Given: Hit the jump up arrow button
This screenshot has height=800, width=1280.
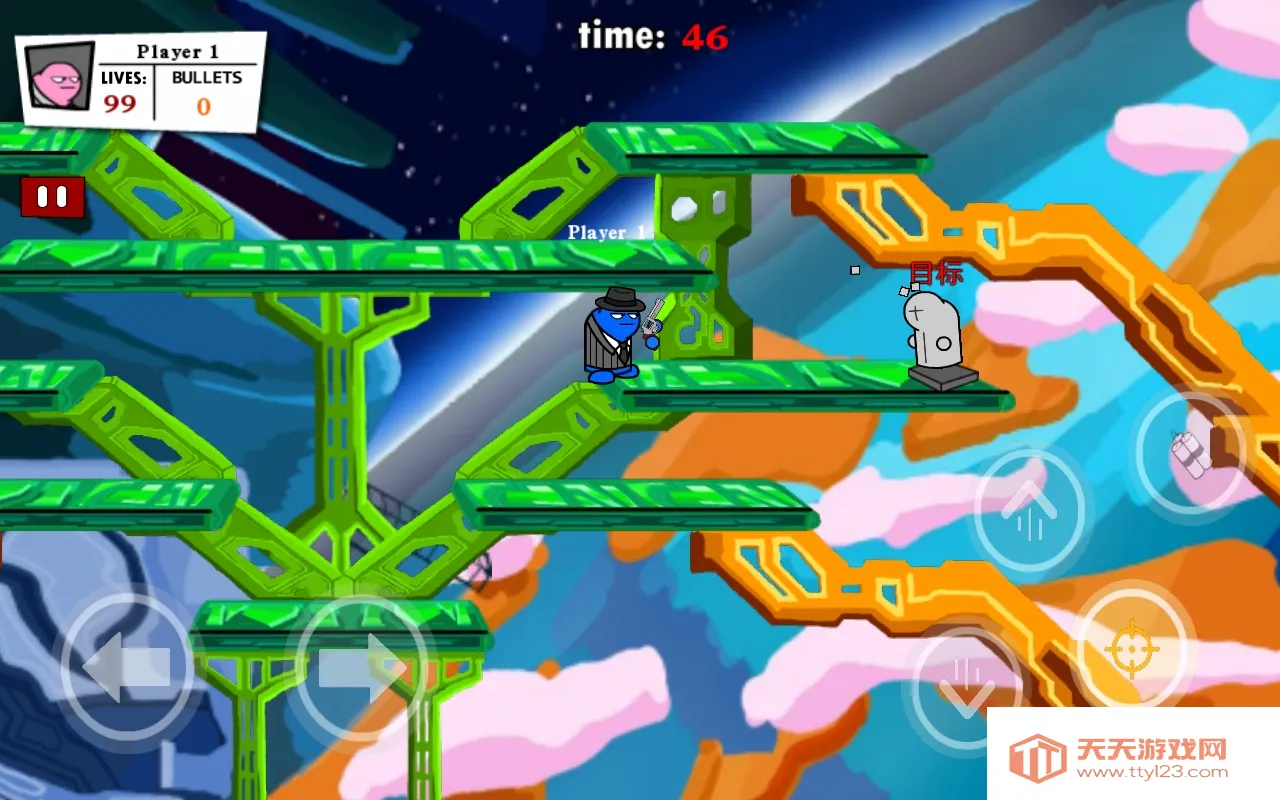Looking at the screenshot, I should click(1028, 510).
